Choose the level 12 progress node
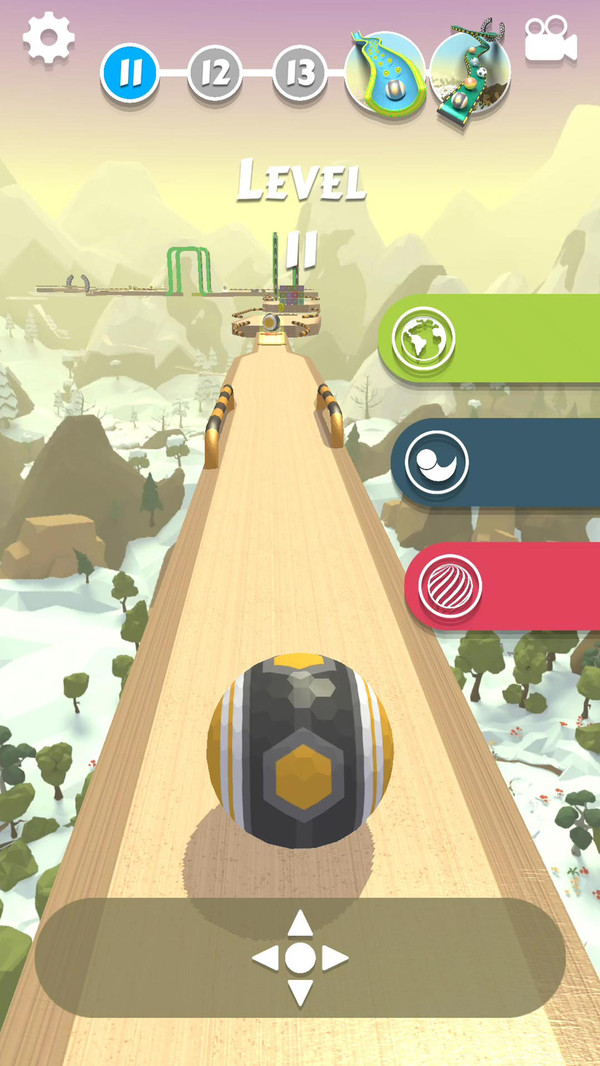This screenshot has width=600, height=1066. click(215, 73)
